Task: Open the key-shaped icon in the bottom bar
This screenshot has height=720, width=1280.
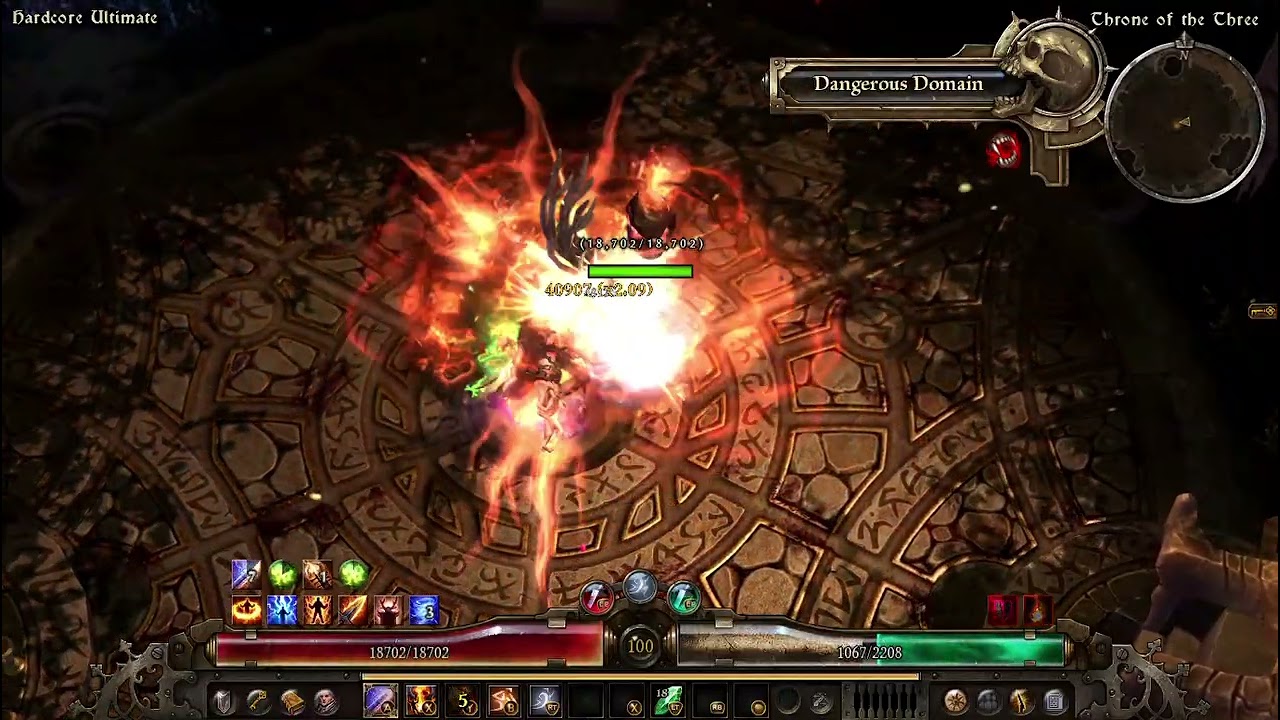Action: [x=258, y=701]
